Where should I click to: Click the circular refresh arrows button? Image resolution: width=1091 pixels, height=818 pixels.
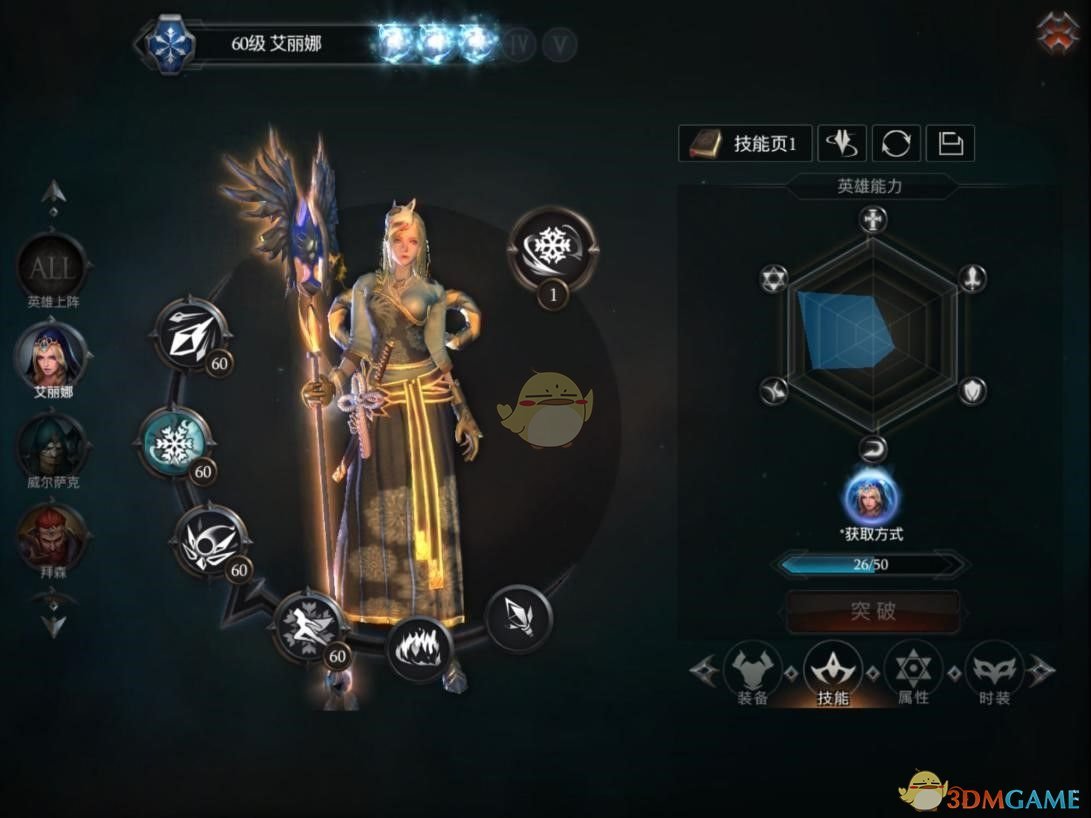[x=896, y=144]
